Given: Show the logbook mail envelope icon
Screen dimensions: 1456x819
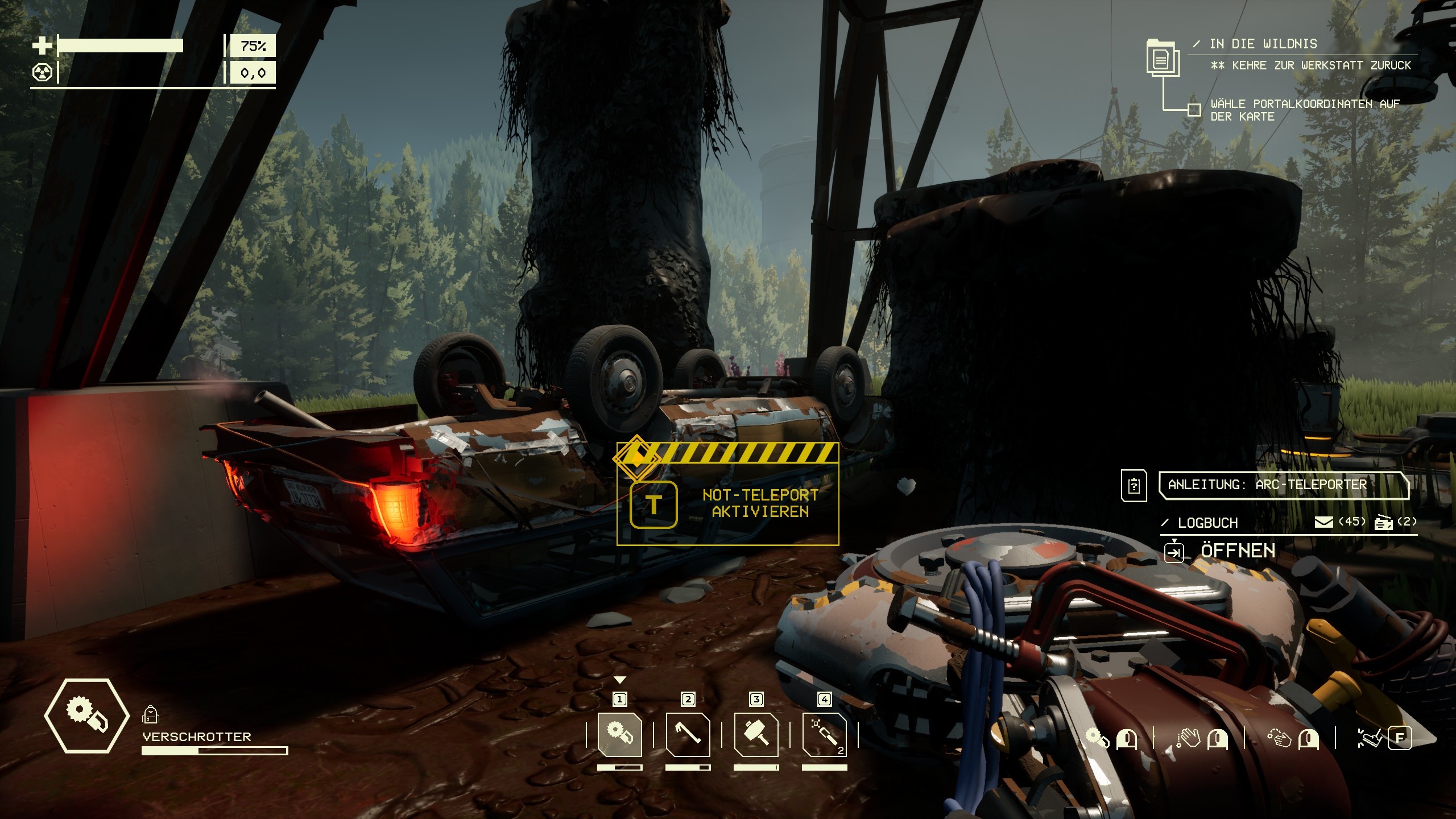Looking at the screenshot, I should point(1324,522).
